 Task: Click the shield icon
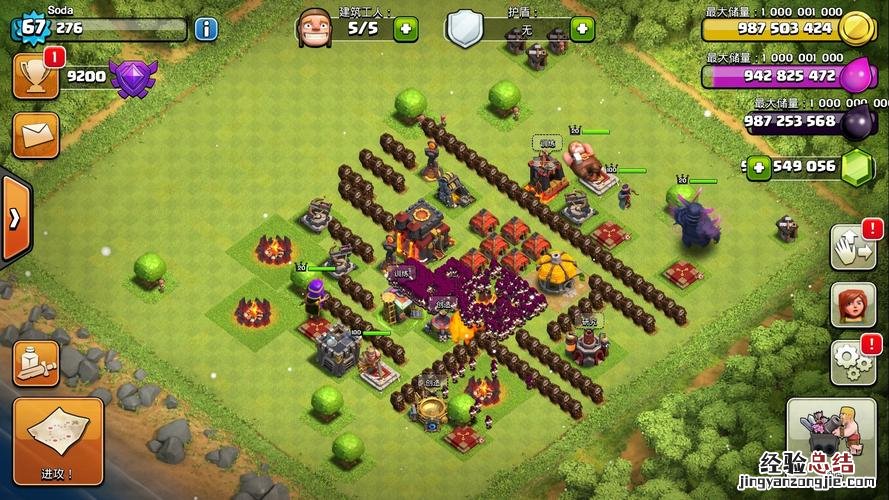pos(464,27)
